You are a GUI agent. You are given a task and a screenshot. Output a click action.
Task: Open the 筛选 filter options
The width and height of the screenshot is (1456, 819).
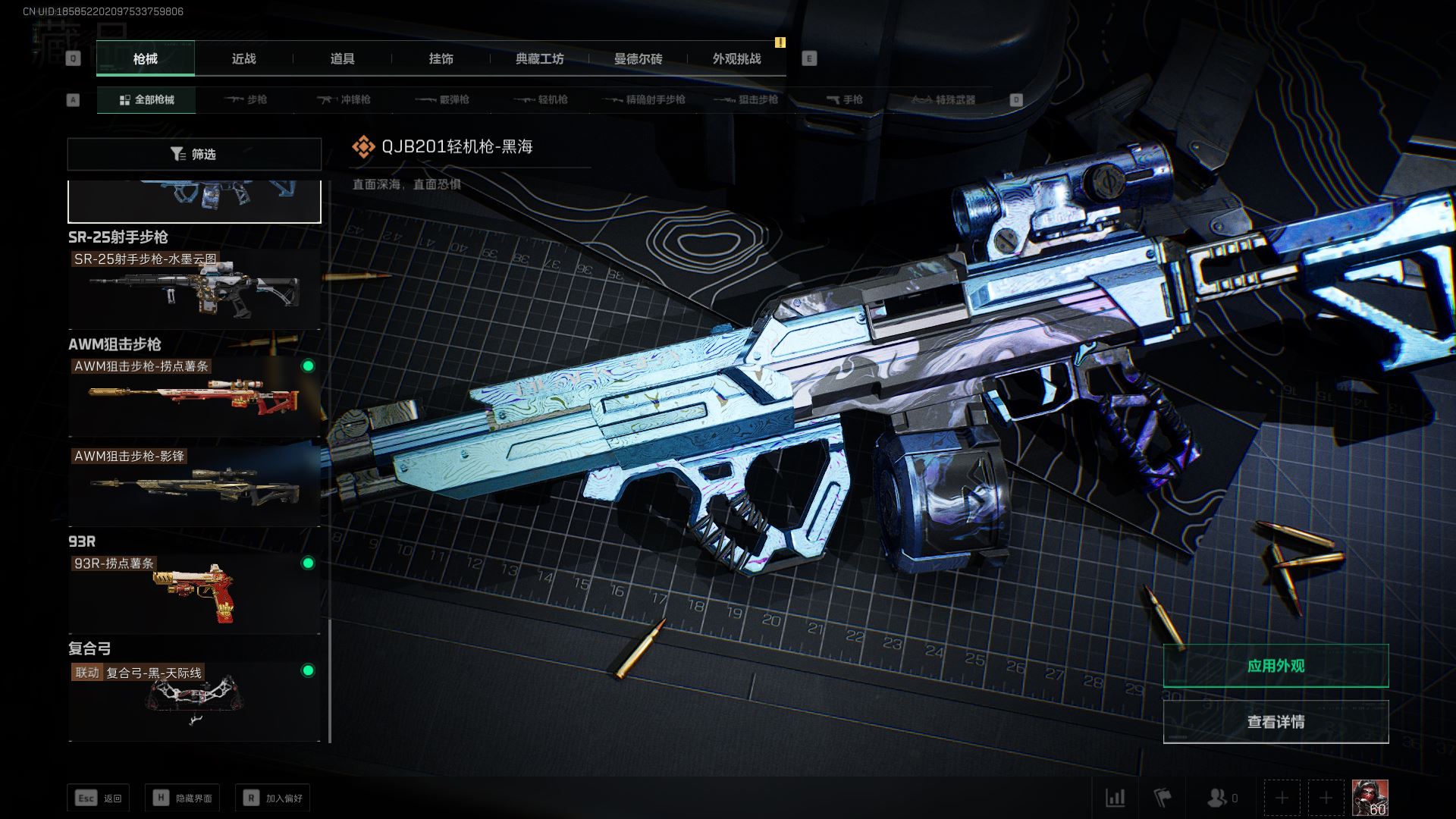click(194, 154)
